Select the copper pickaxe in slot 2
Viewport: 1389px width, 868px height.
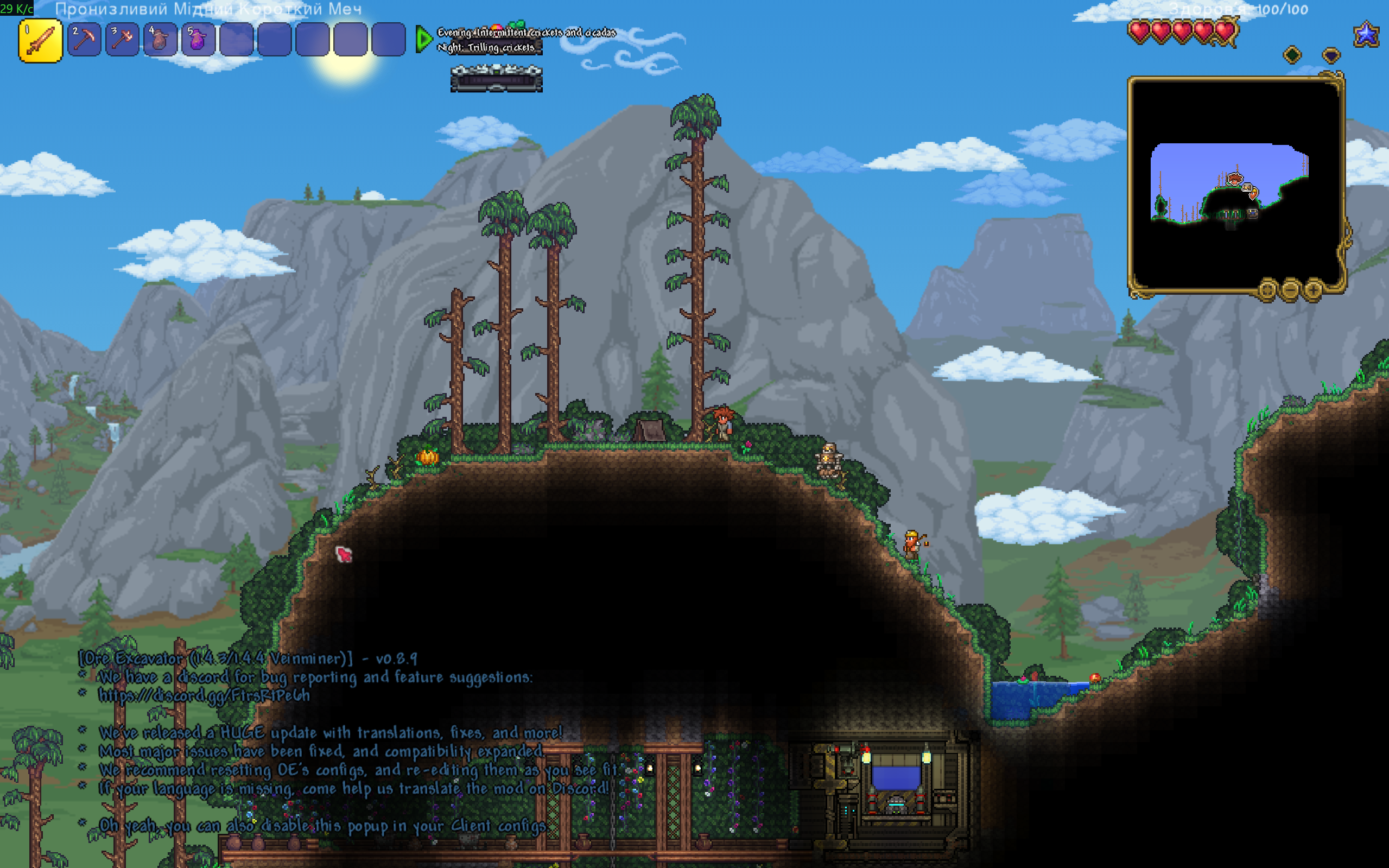tap(84, 40)
